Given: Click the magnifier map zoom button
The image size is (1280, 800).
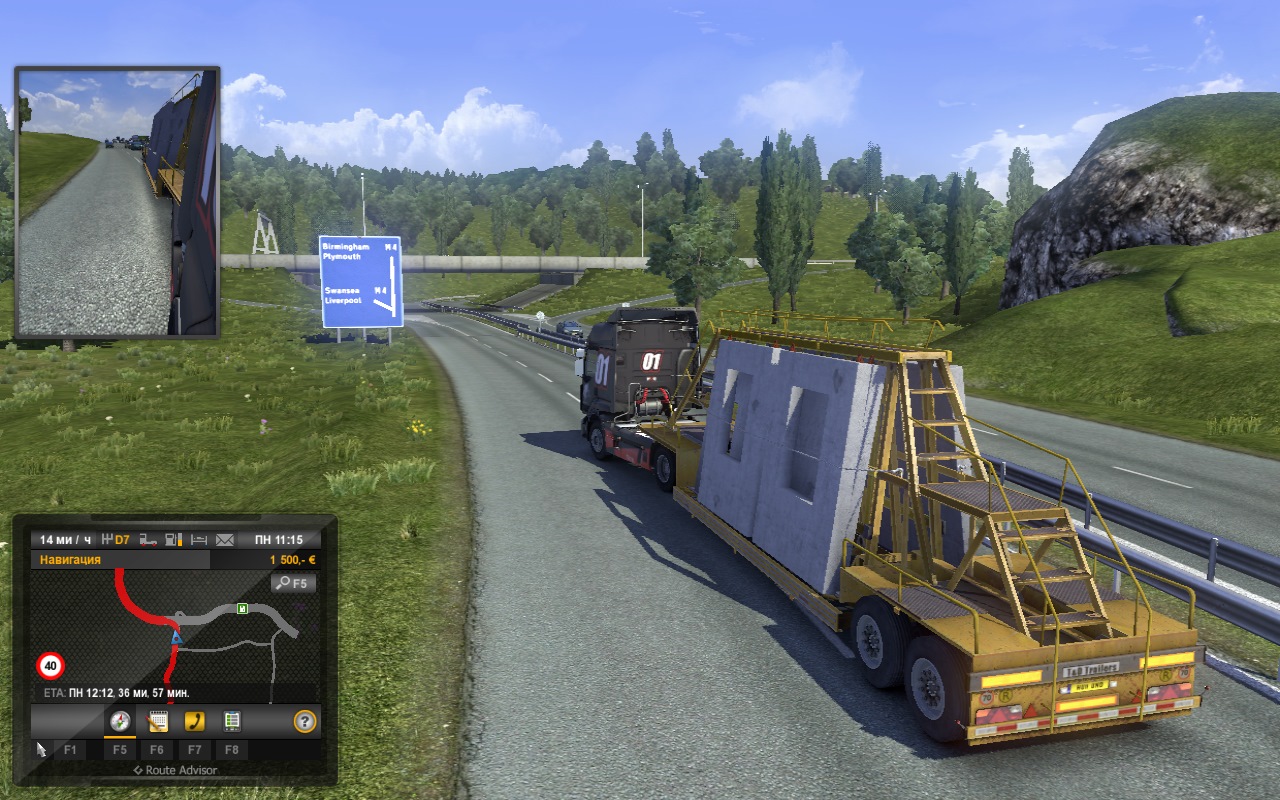Looking at the screenshot, I should point(293,582).
